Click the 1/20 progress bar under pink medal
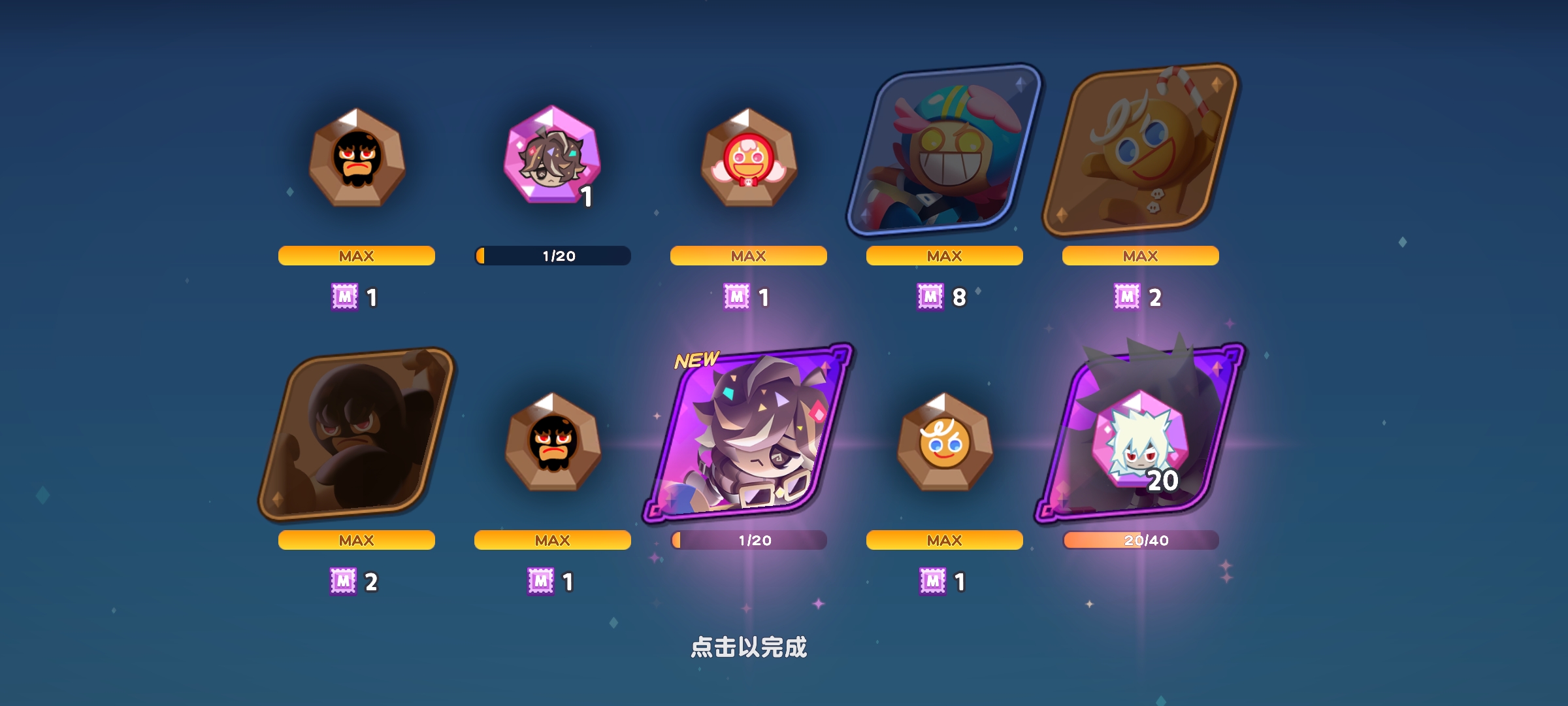 pos(552,257)
